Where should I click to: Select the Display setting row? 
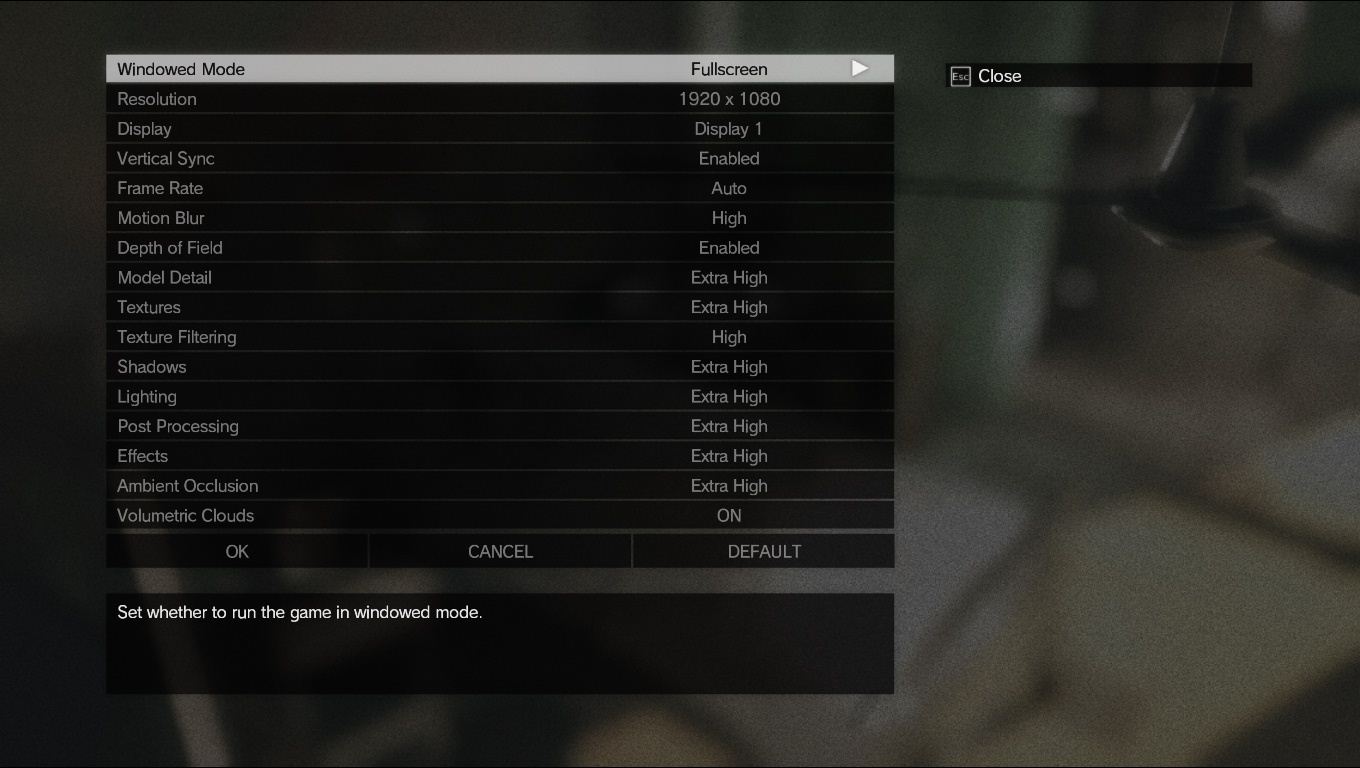(x=500, y=129)
